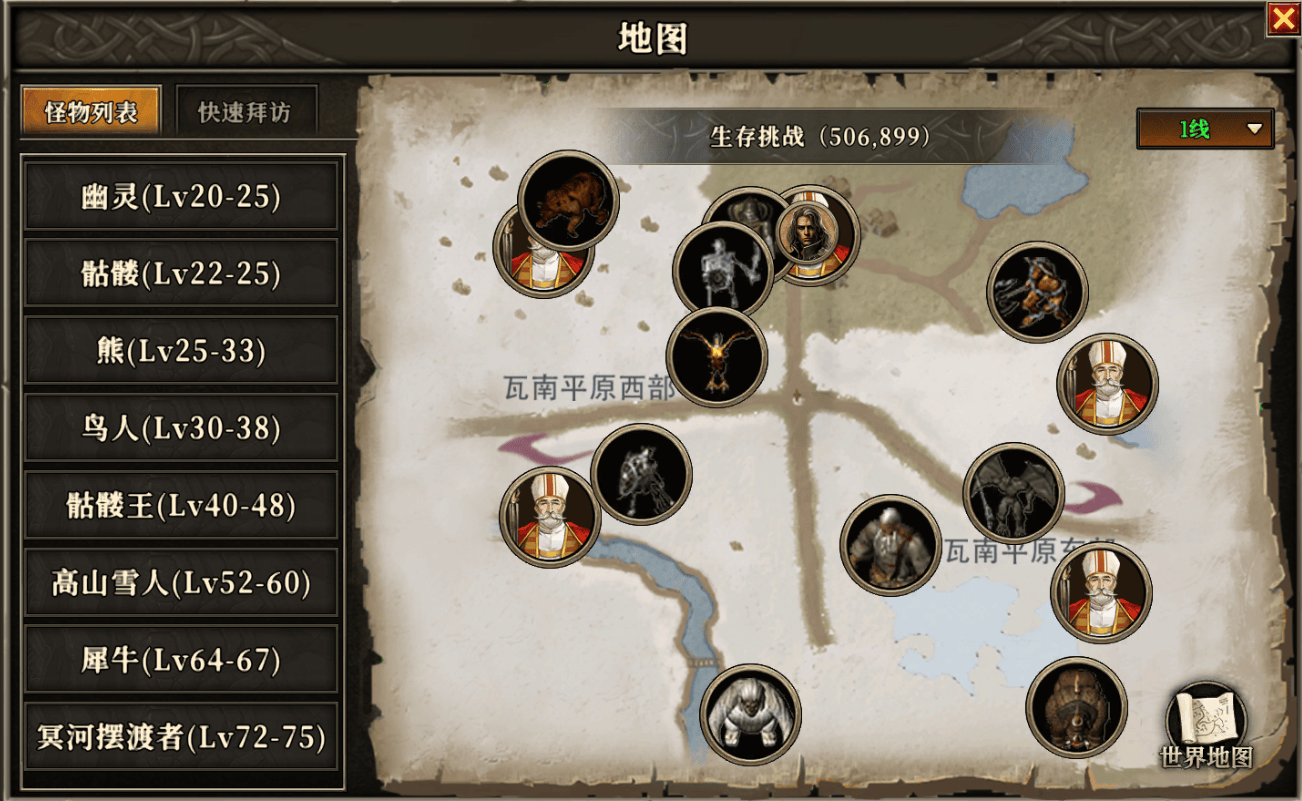
Task: Switch to the 快速拜访 tab
Action: pyautogui.click(x=246, y=109)
